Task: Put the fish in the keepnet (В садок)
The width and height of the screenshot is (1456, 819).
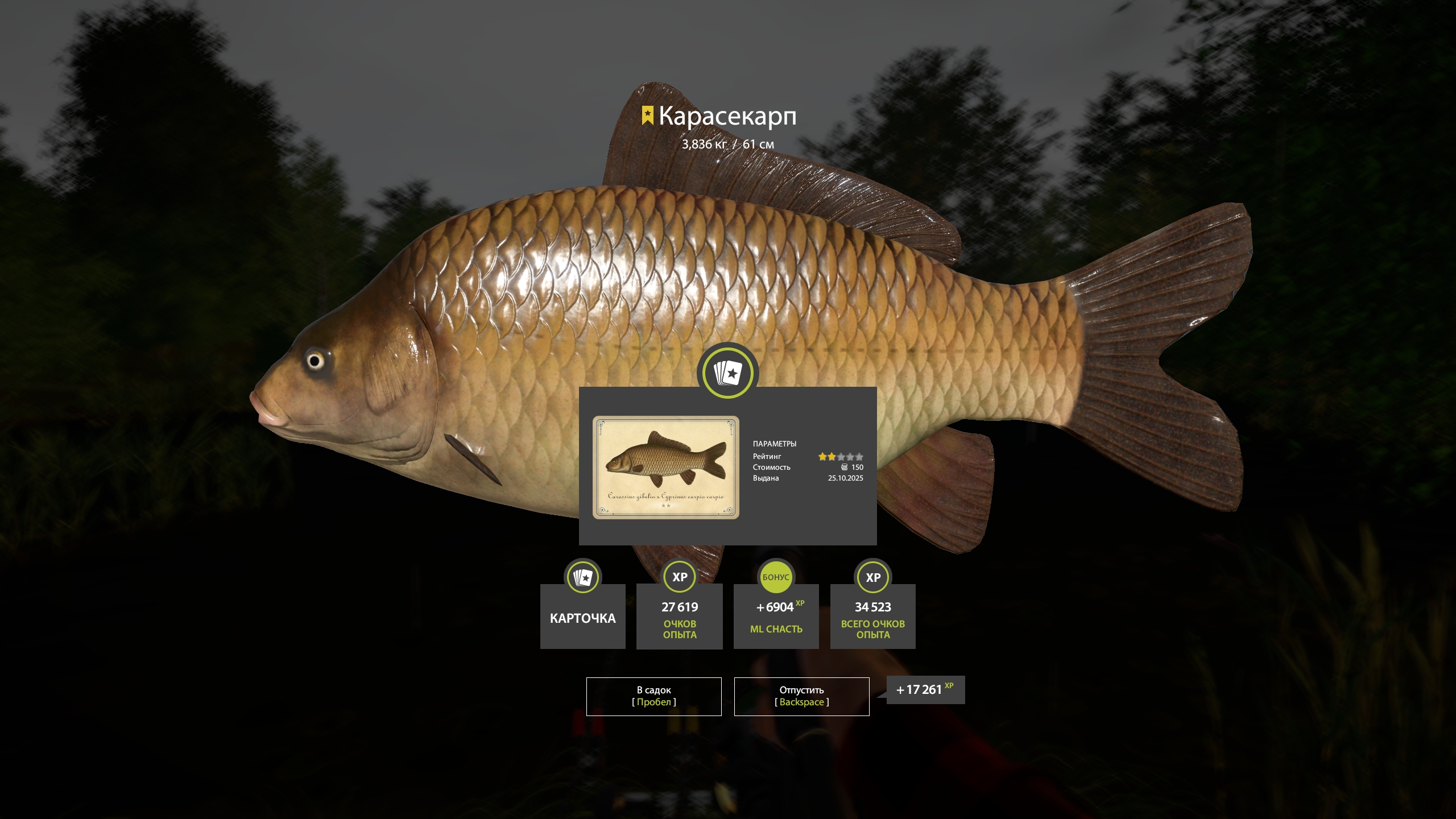Action: (x=653, y=696)
